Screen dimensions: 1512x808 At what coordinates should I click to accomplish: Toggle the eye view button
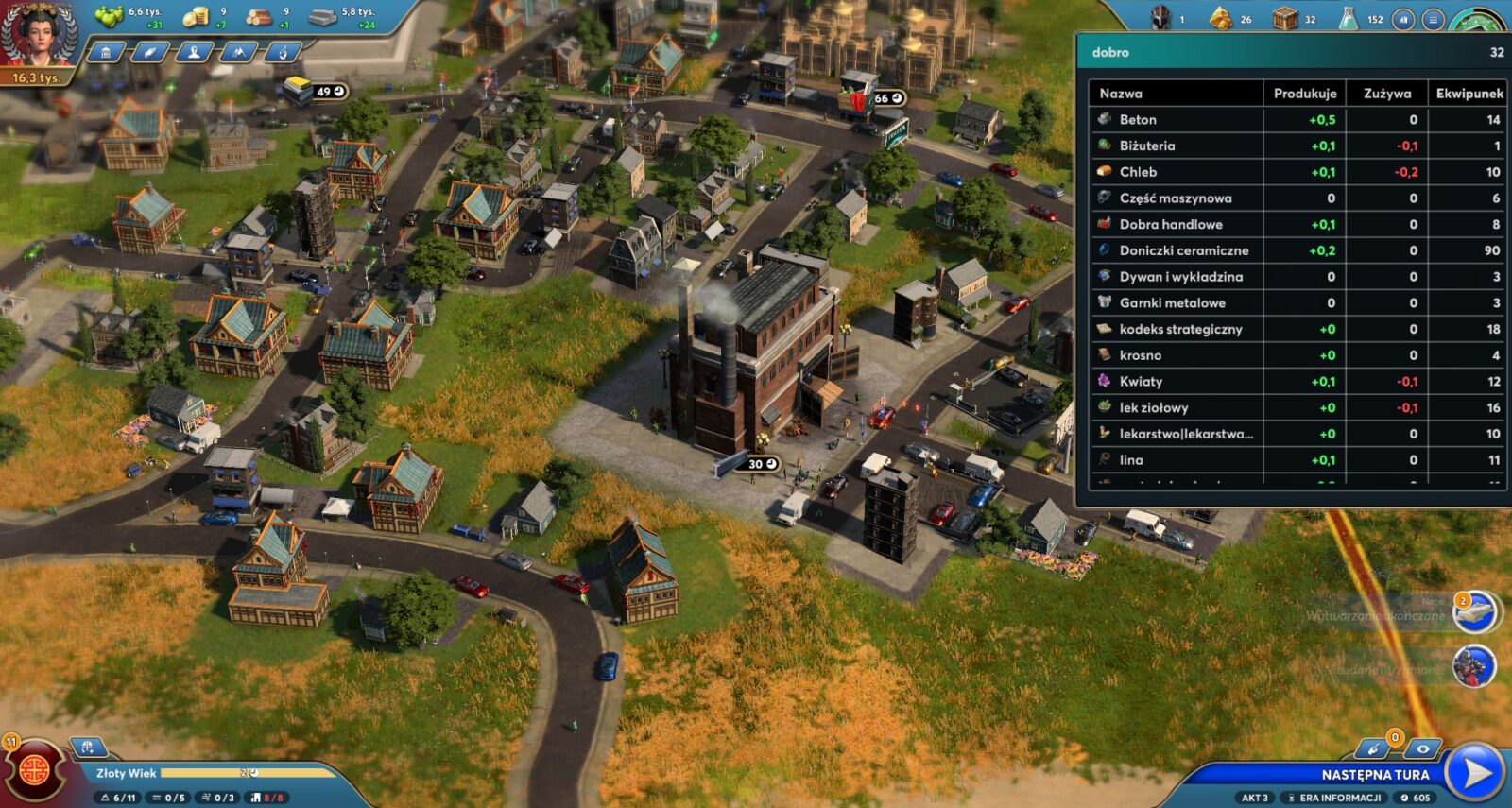click(1422, 749)
